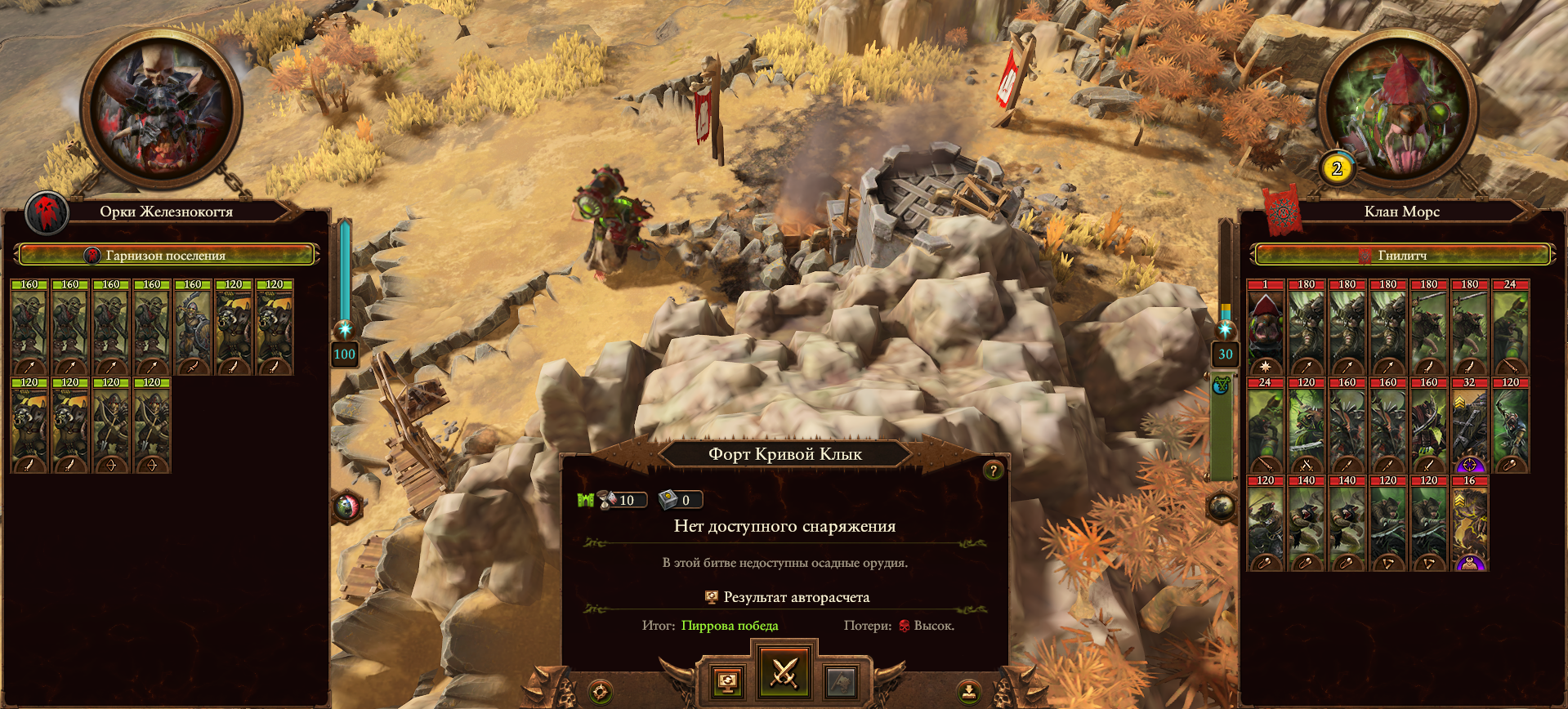Select the 16-model yellow lightning monster card

(x=1469, y=524)
